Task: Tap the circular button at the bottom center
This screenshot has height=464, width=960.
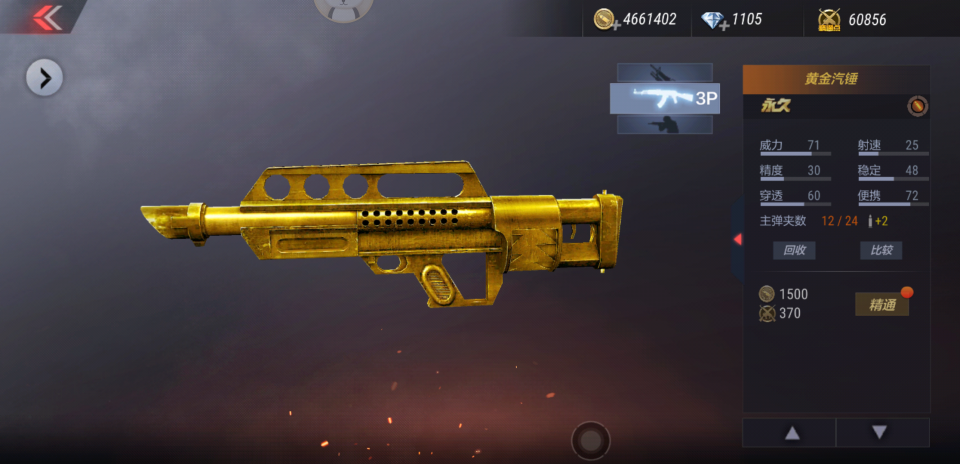Action: click(591, 440)
